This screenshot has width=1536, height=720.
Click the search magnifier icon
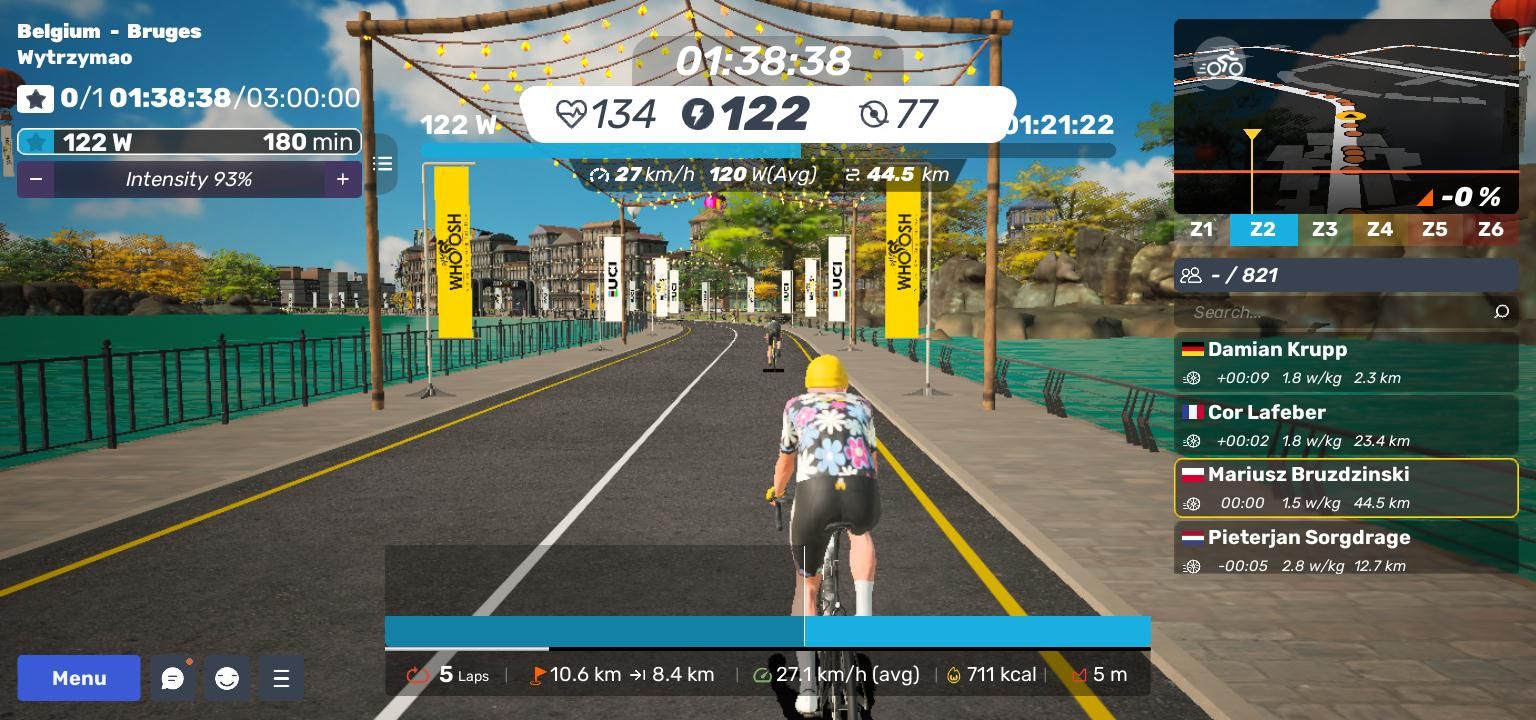pyautogui.click(x=1501, y=312)
